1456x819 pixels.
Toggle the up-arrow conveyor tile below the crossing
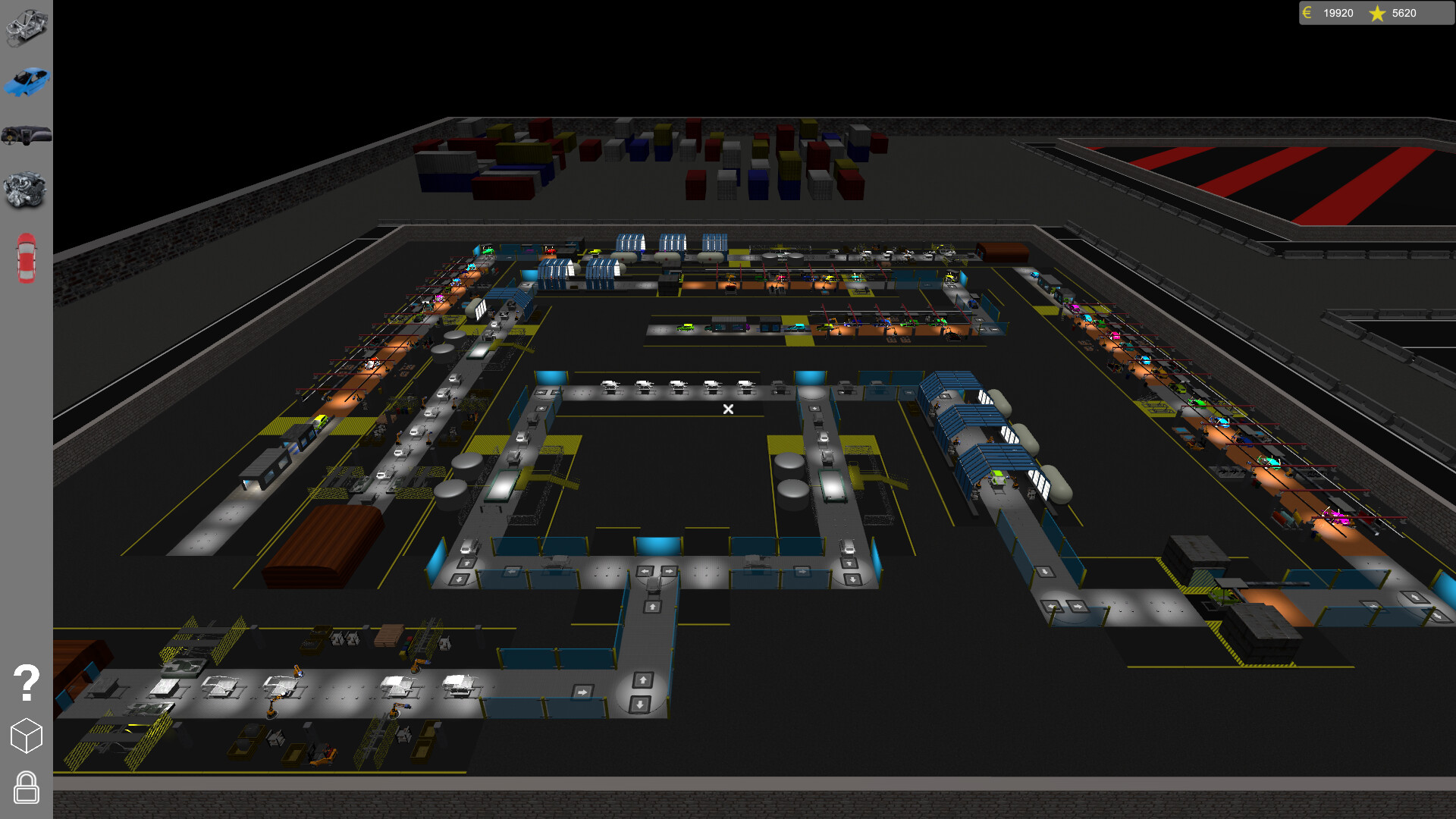(652, 606)
